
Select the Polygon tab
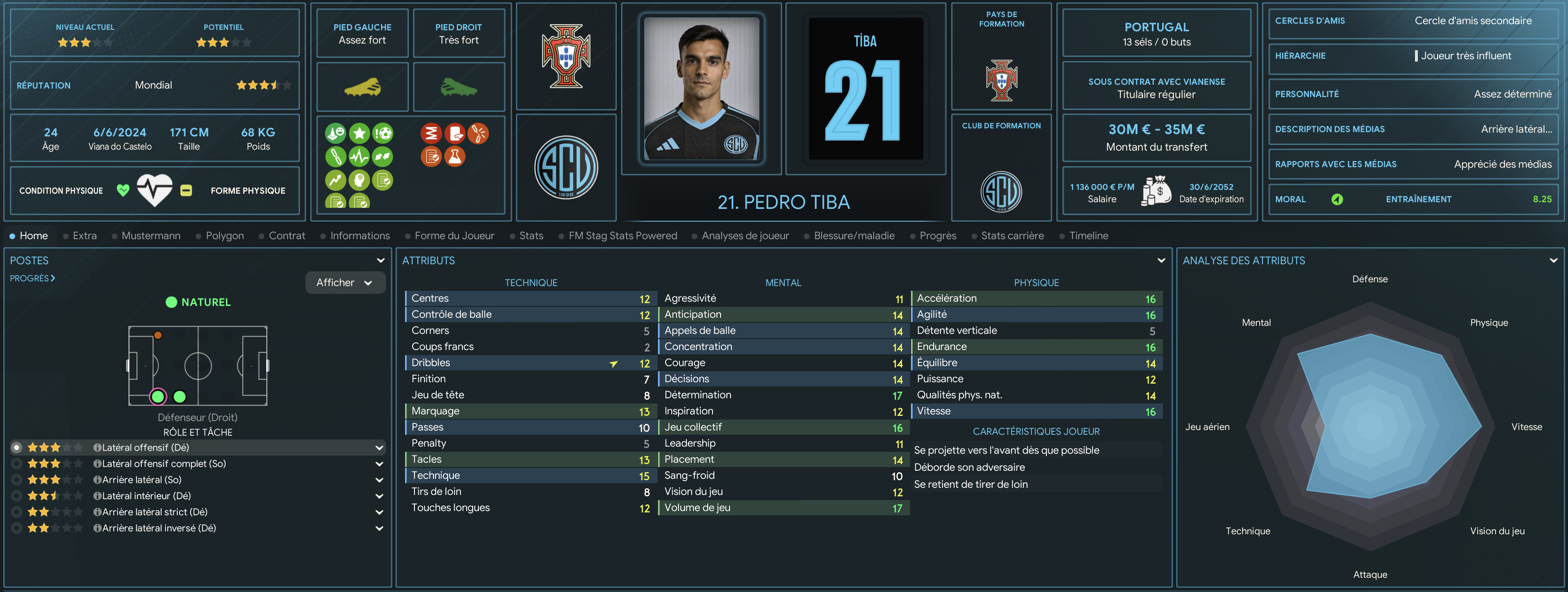point(224,235)
